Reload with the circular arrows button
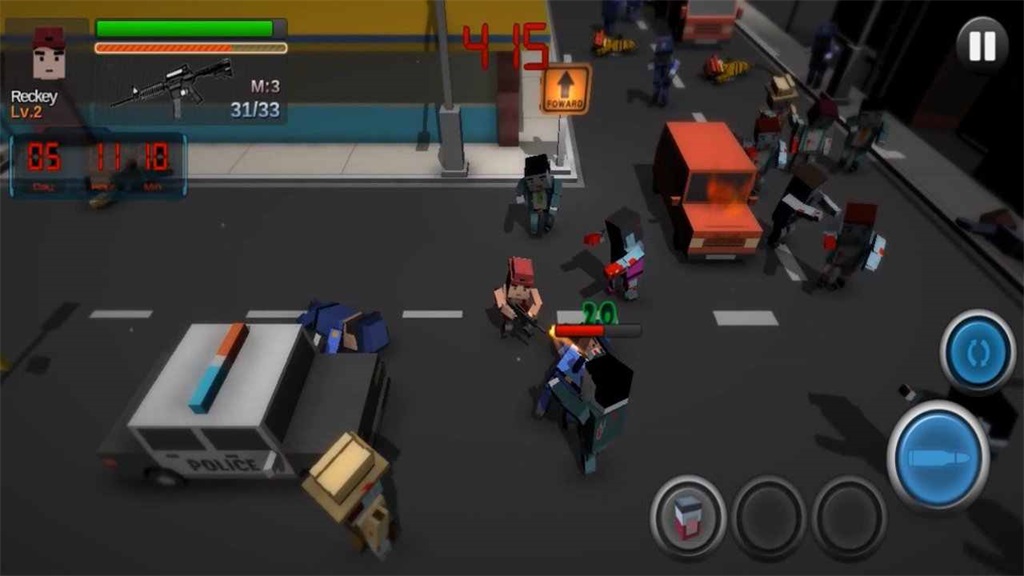Screen dimensions: 1024x576 (x=978, y=352)
